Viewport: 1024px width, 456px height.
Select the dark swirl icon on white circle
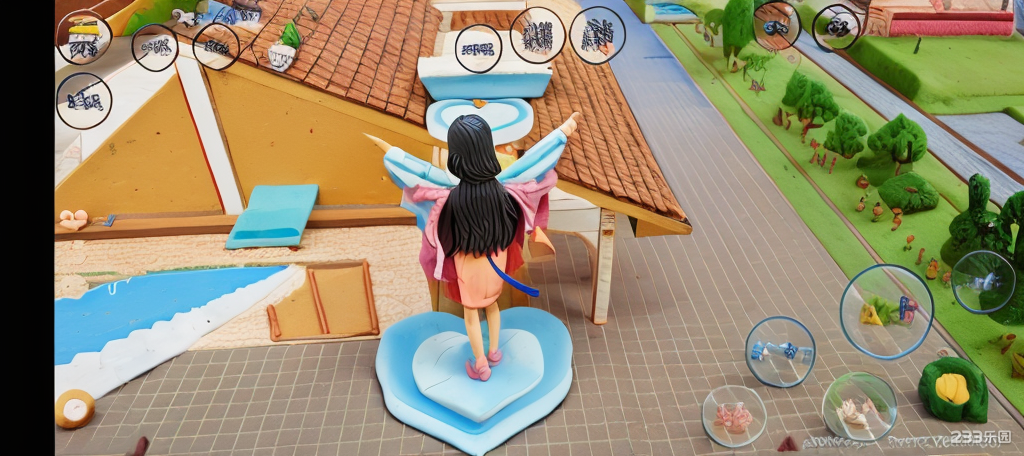pyautogui.click(x=836, y=26)
